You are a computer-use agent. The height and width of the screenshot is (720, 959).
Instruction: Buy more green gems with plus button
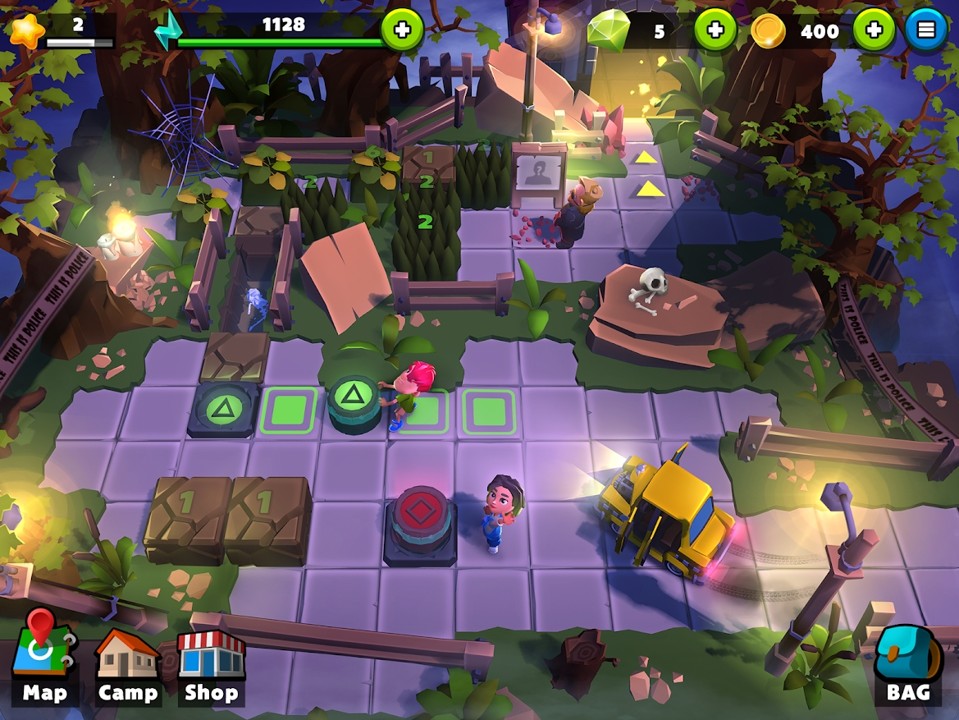click(x=715, y=30)
